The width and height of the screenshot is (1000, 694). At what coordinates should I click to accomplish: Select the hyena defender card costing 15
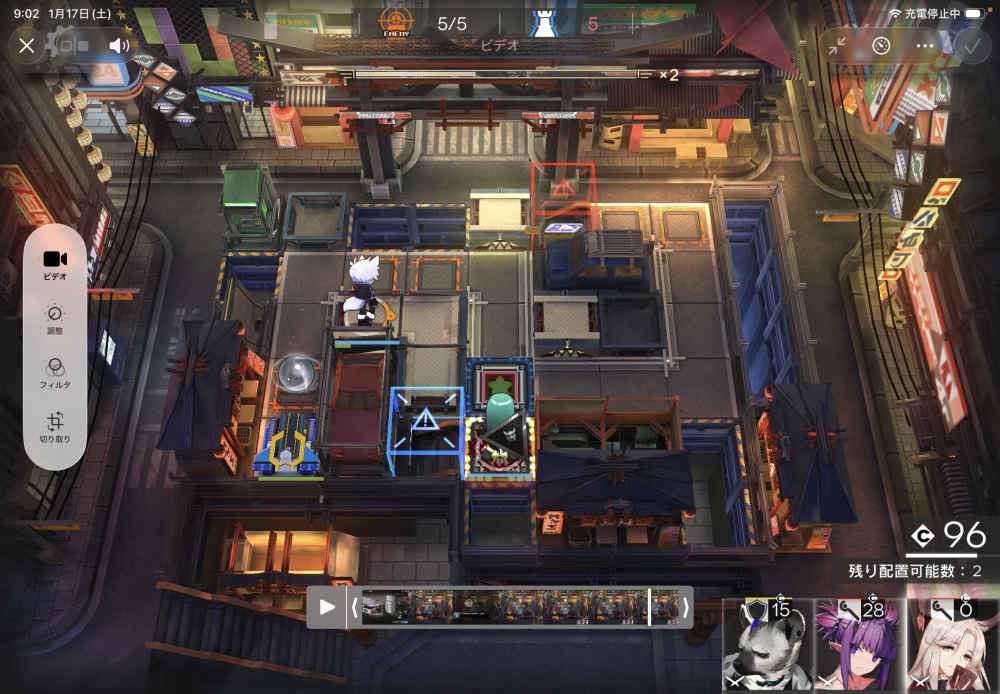point(767,643)
